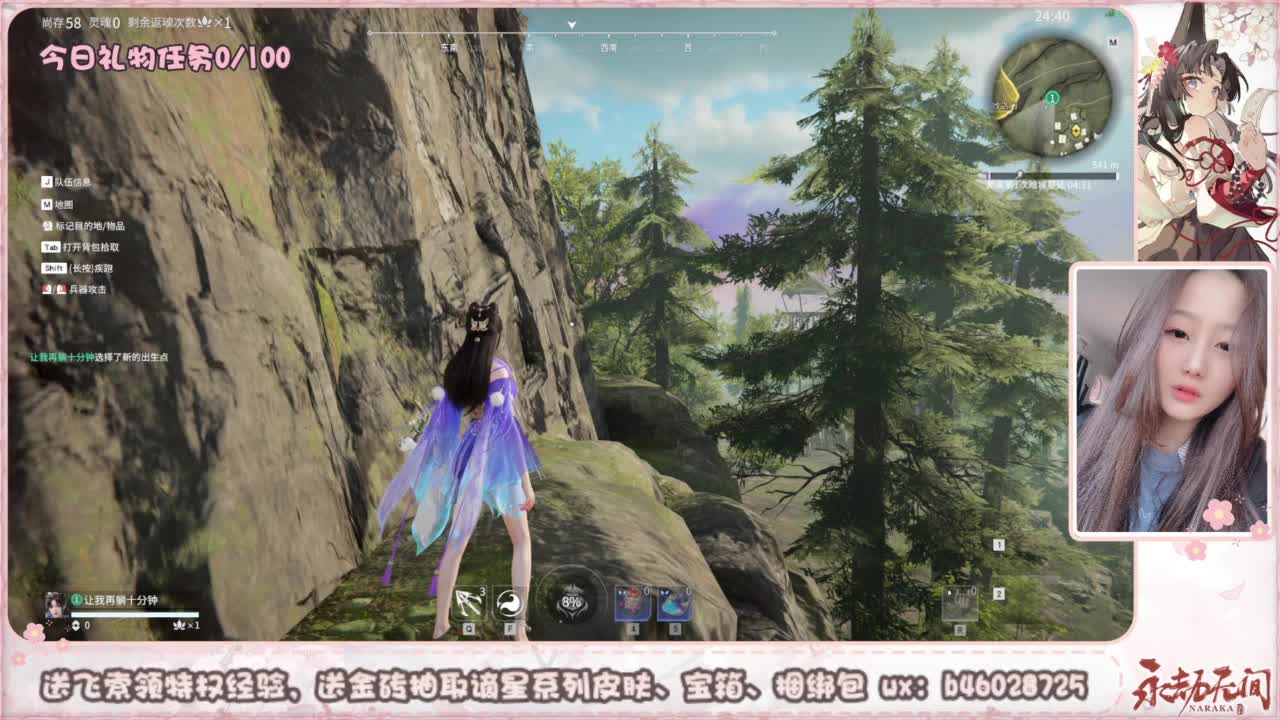Screen dimensions: 1280x720
Task: Click the 8% ultimate charge emblem
Action: tap(573, 602)
